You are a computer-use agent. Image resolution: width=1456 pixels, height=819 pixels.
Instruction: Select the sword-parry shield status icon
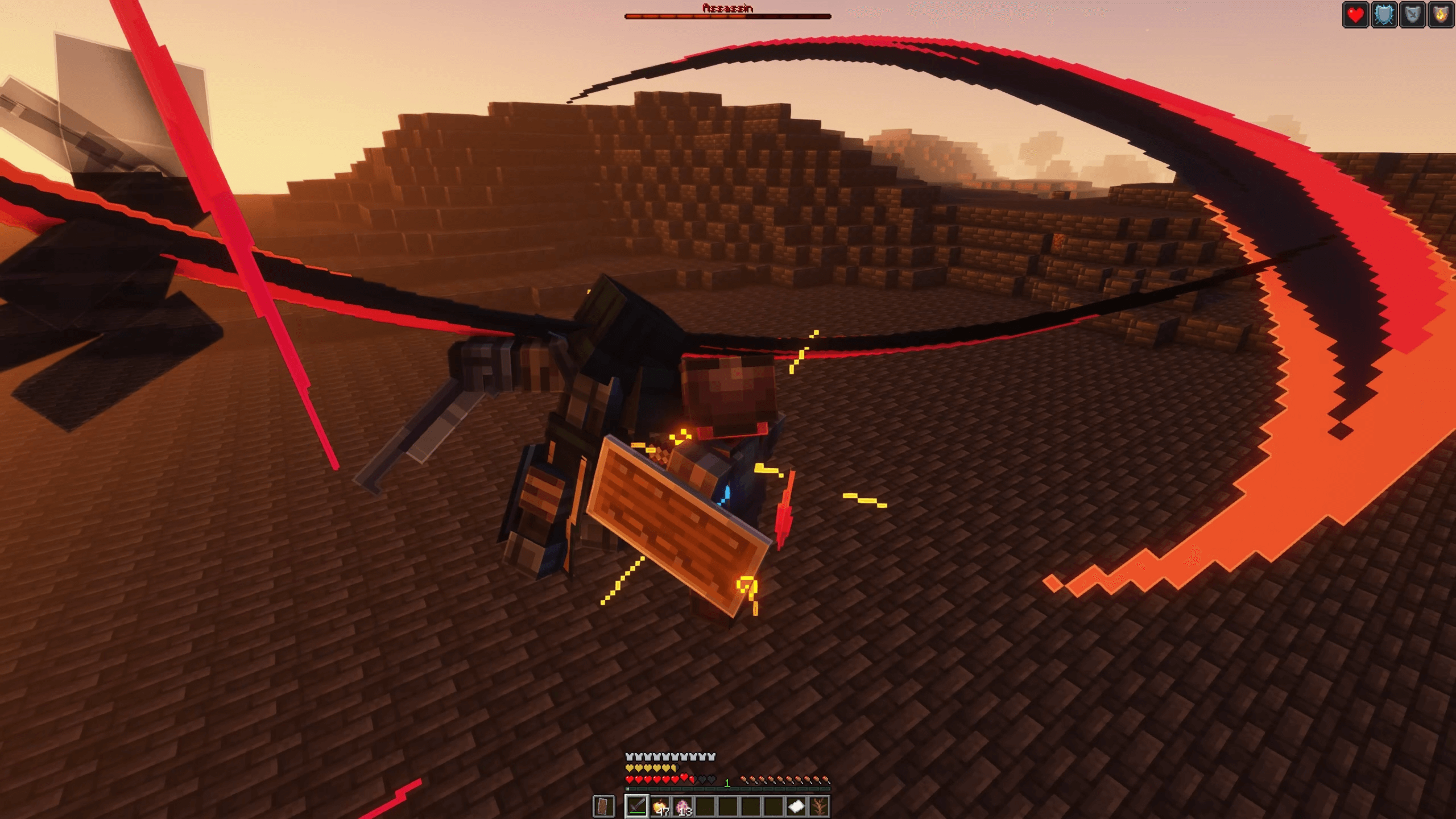click(x=1413, y=14)
